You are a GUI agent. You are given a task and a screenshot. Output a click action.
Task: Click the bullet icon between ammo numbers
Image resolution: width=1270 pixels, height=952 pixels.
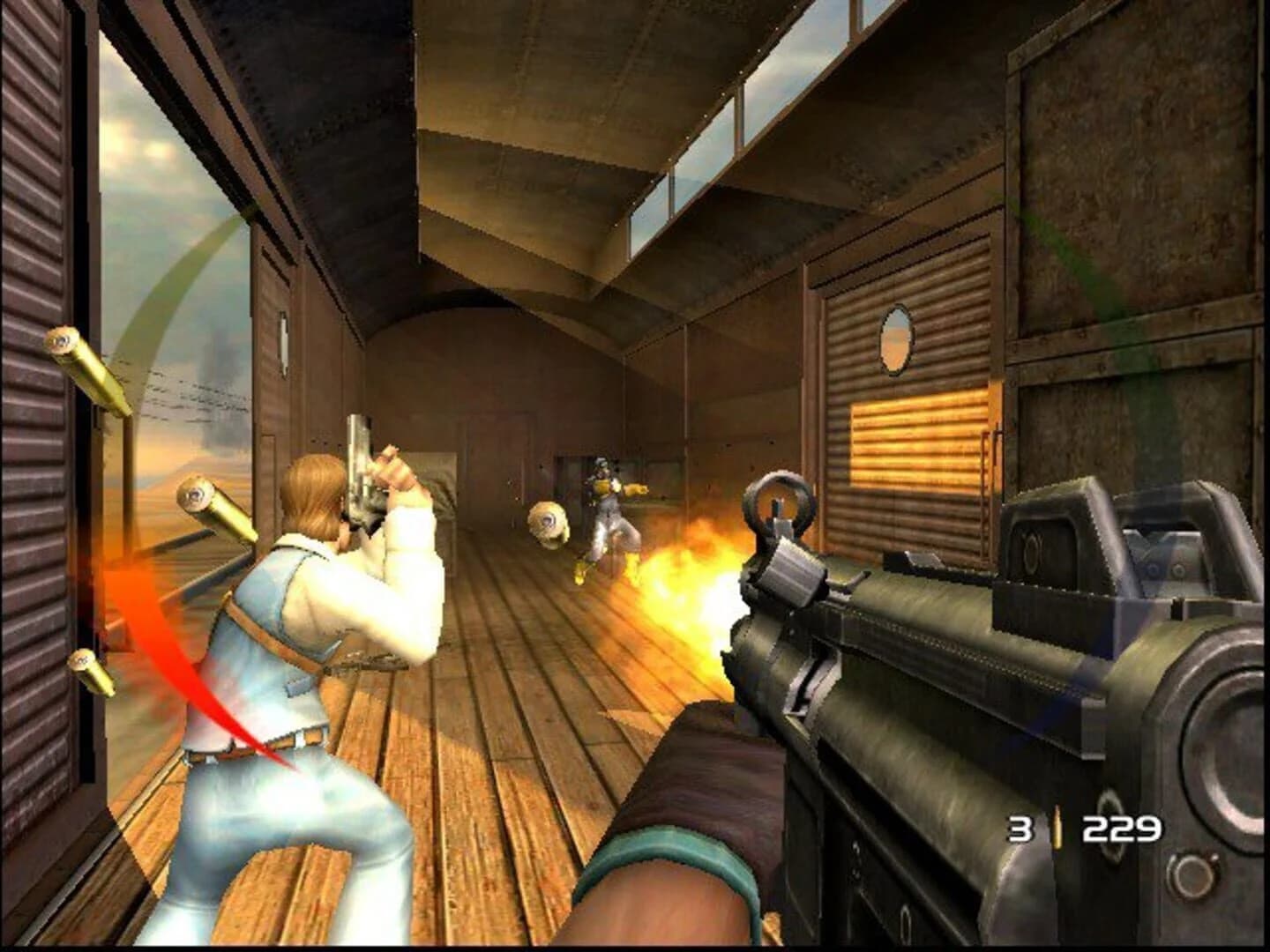(1056, 828)
